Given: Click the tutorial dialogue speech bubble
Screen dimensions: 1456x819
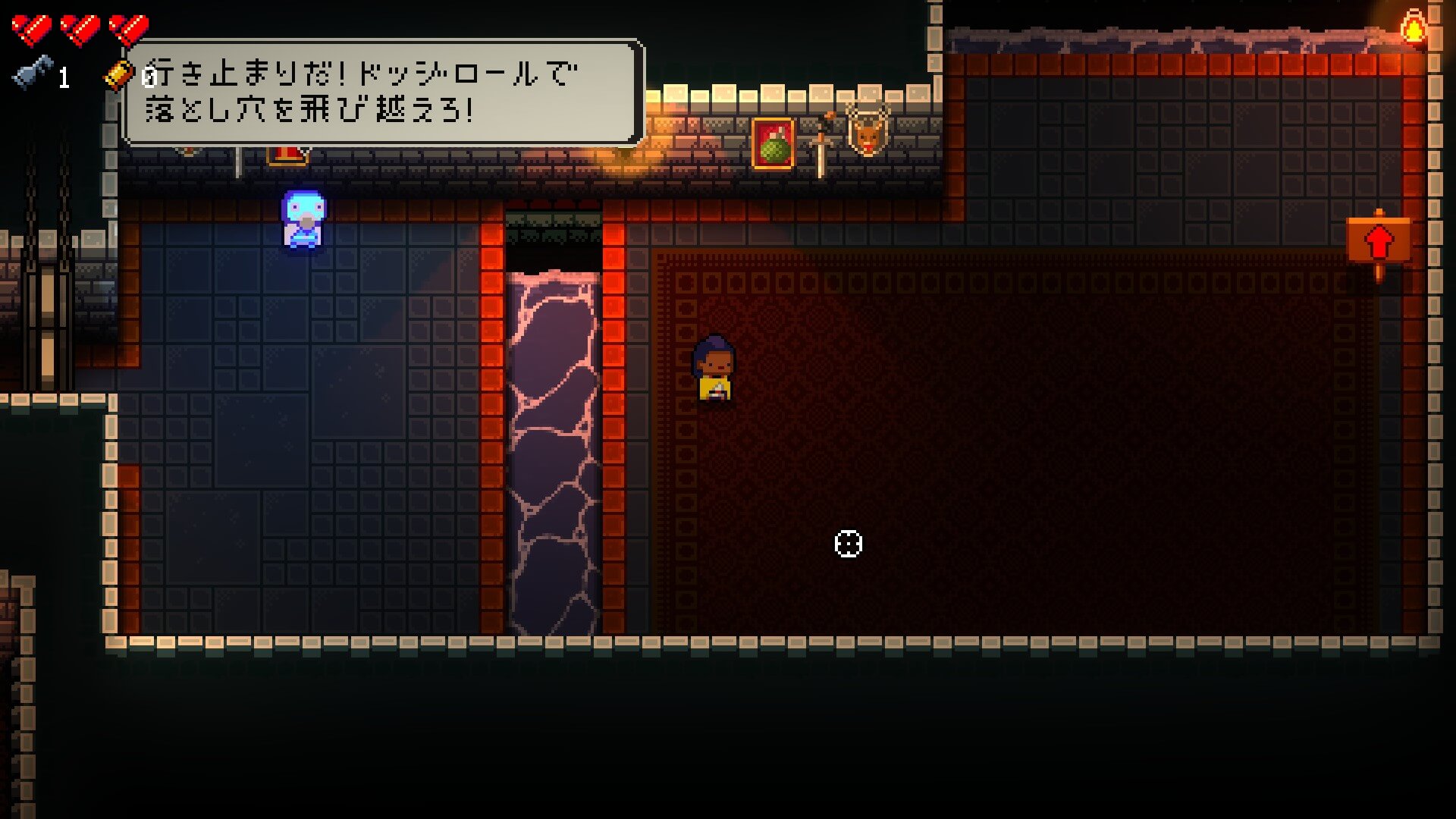Looking at the screenshot, I should [x=383, y=93].
